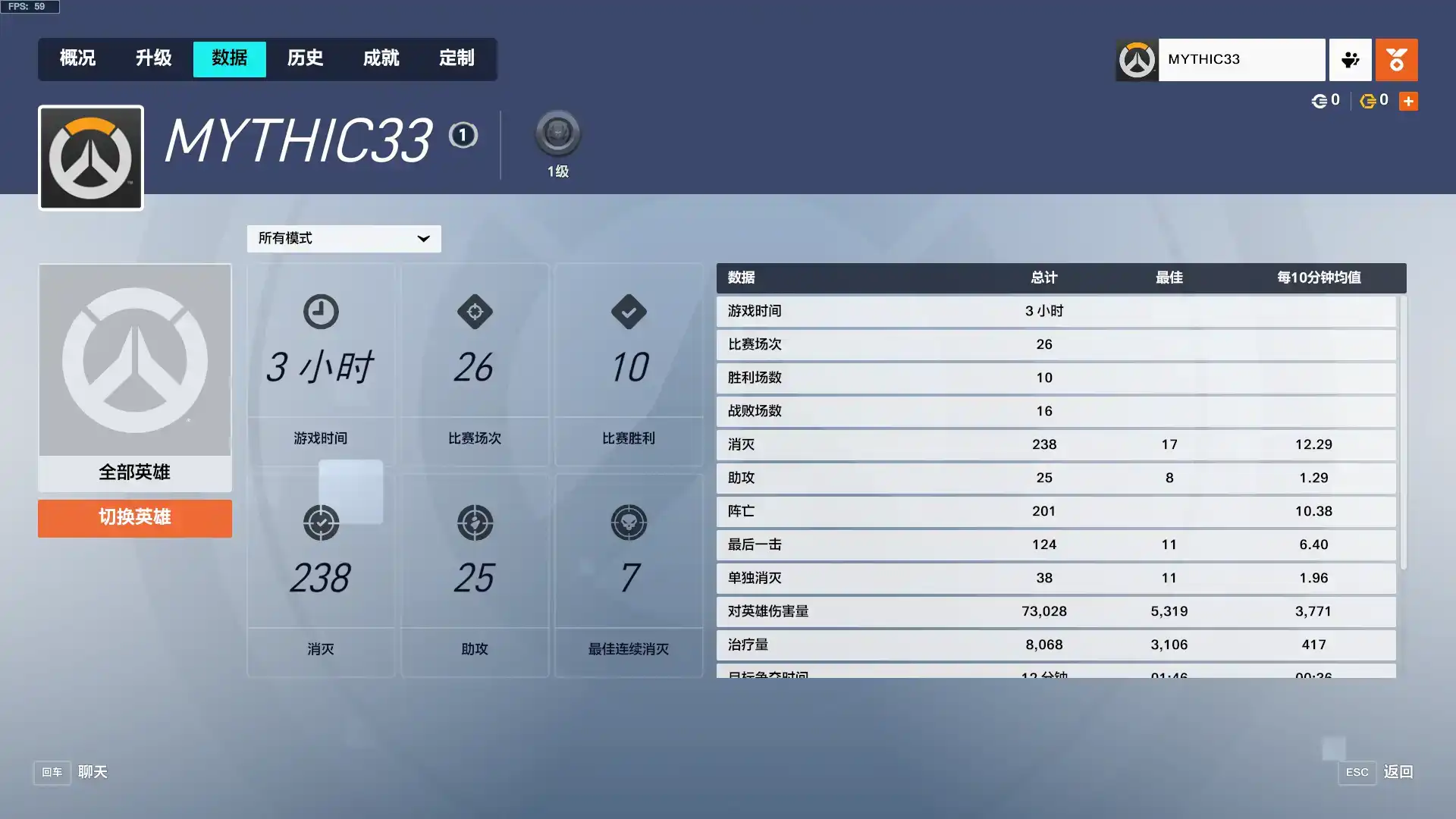The width and height of the screenshot is (1456, 819).
Task: Open the 升级 tab
Action: 153,58
